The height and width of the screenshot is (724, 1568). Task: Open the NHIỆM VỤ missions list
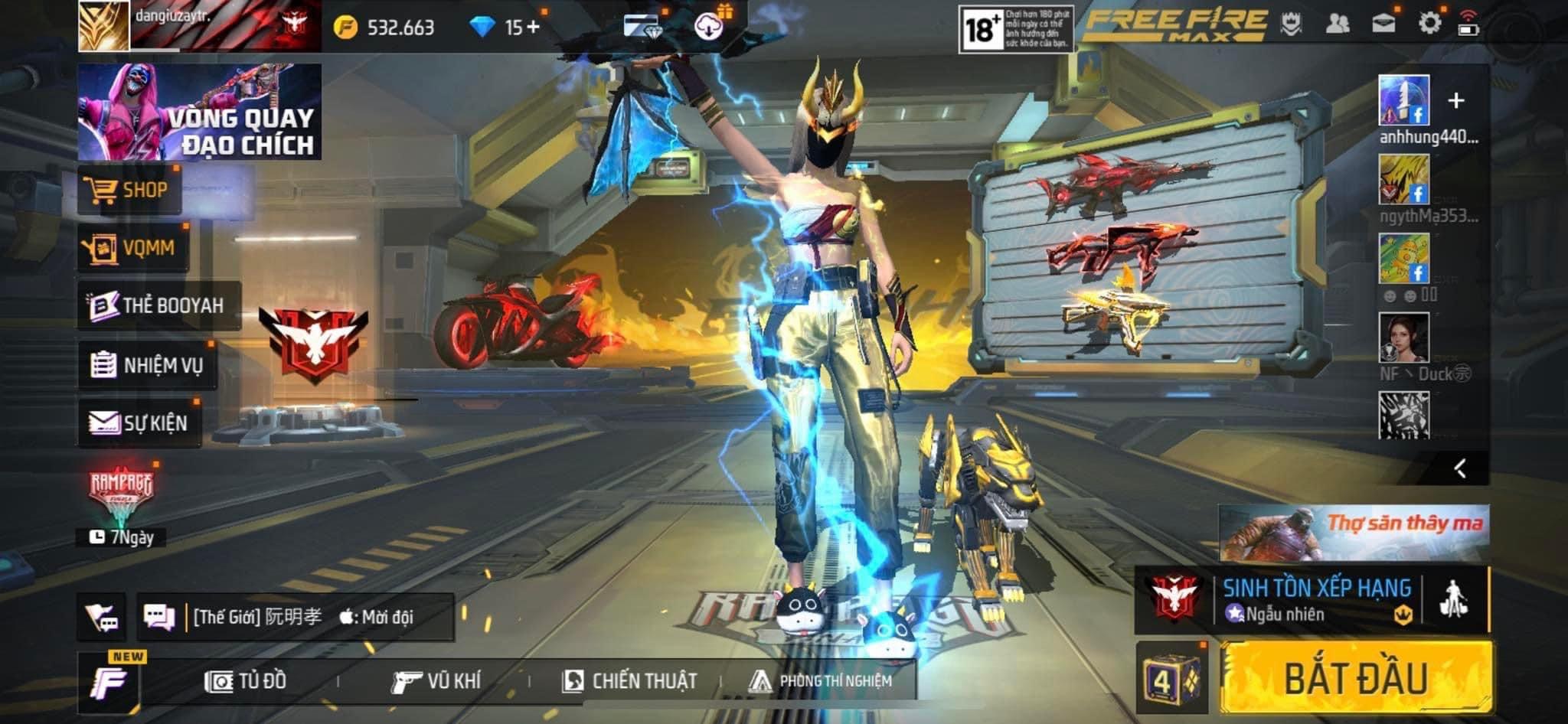click(x=147, y=365)
